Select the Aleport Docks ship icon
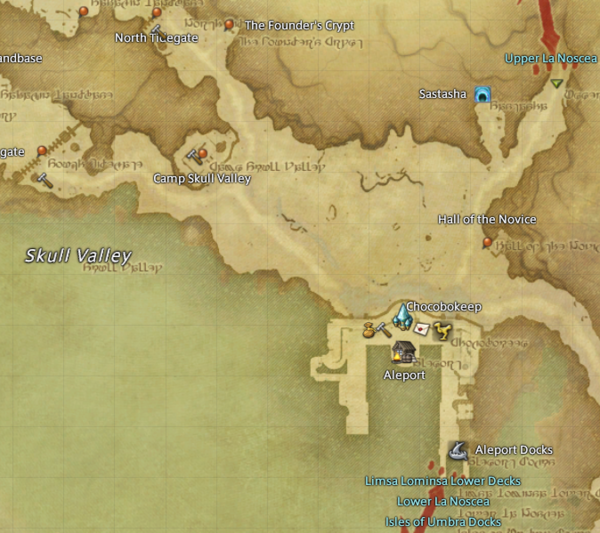The width and height of the screenshot is (600, 533). 459,450
